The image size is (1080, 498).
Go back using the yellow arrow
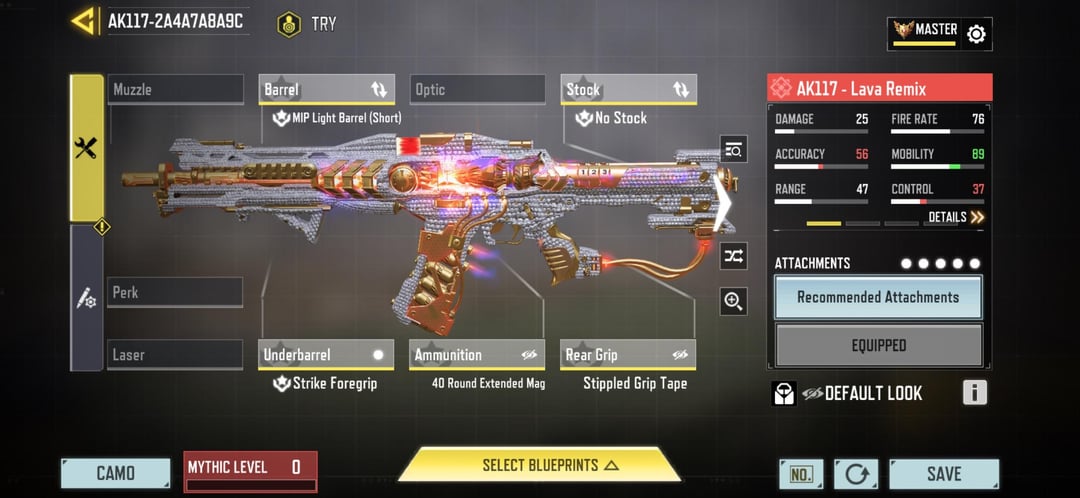tap(83, 21)
